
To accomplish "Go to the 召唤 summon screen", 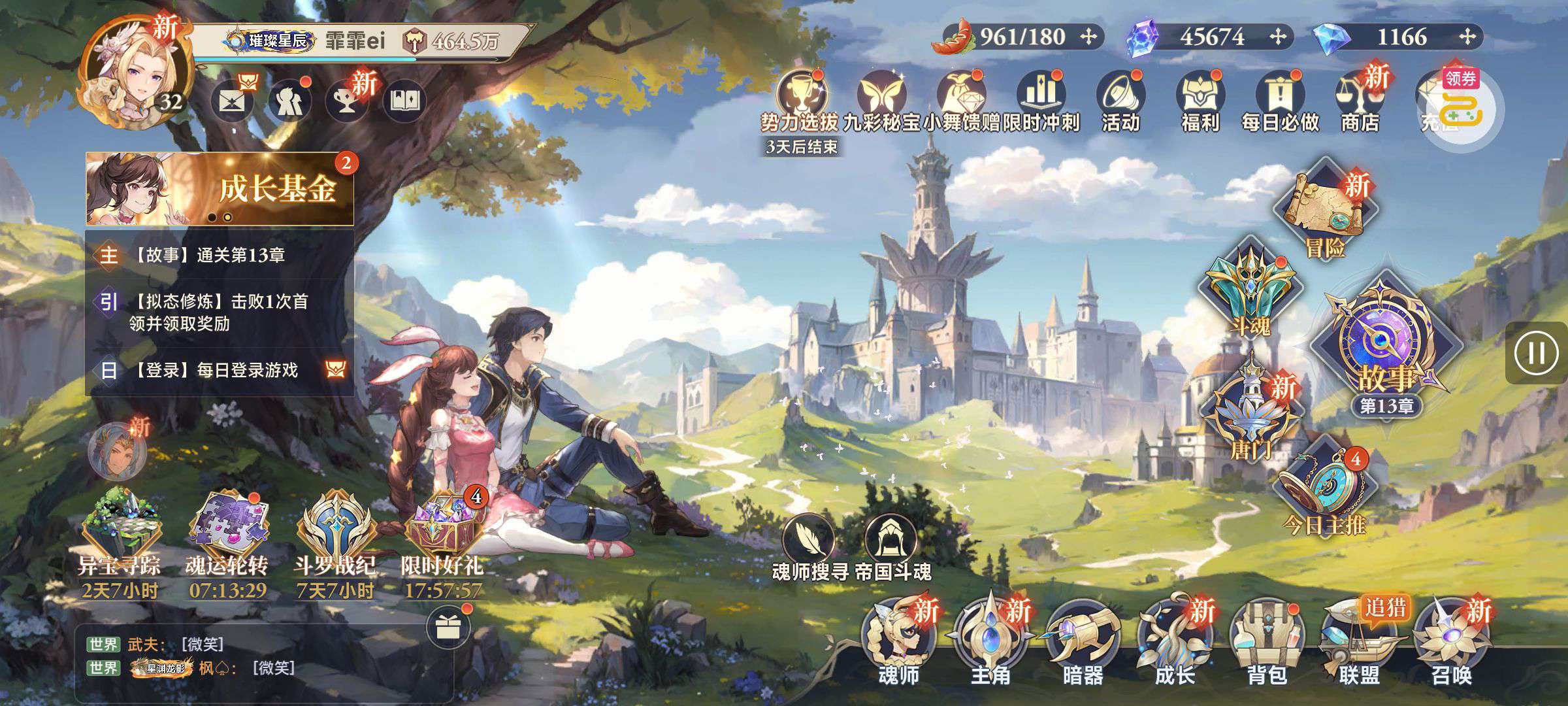I will [x=1451, y=641].
